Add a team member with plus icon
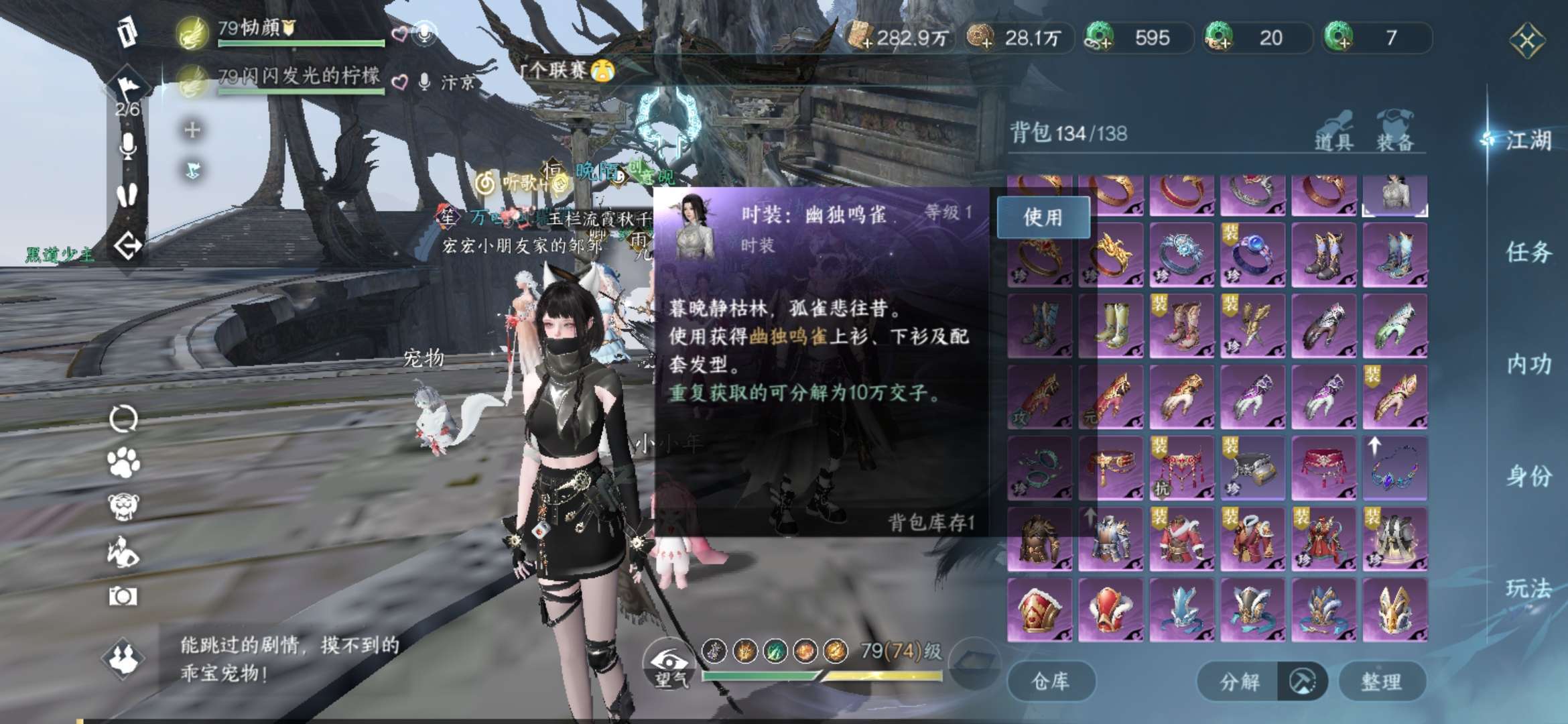The height and width of the screenshot is (724, 1568). click(x=192, y=129)
